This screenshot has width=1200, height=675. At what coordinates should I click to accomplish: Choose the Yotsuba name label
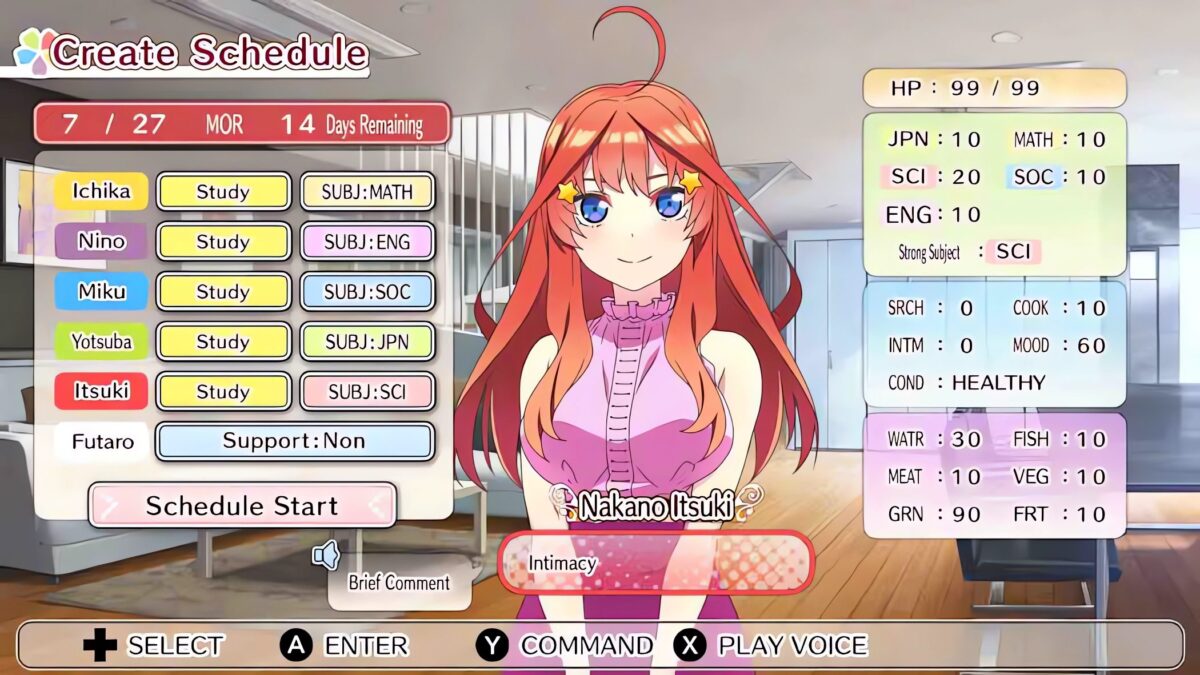point(101,342)
